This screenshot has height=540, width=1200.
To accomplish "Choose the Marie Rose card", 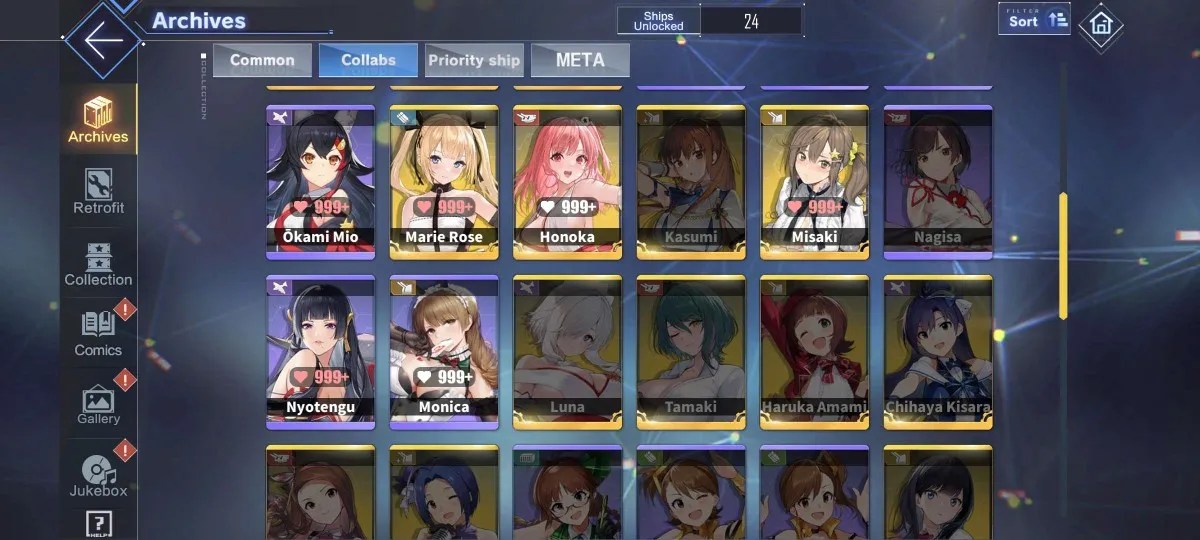I will pos(444,182).
